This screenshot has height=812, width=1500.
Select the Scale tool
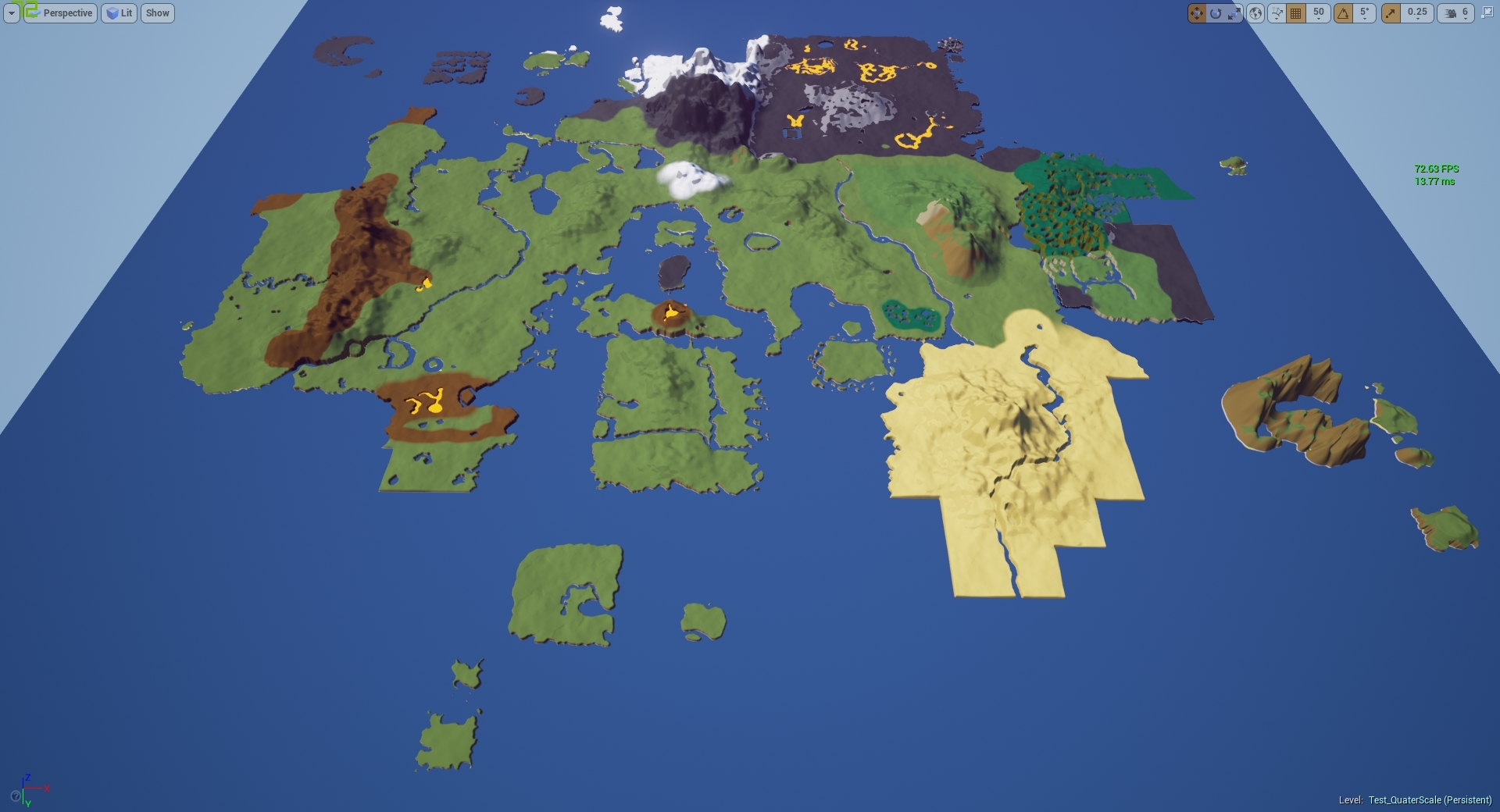[x=1234, y=13]
